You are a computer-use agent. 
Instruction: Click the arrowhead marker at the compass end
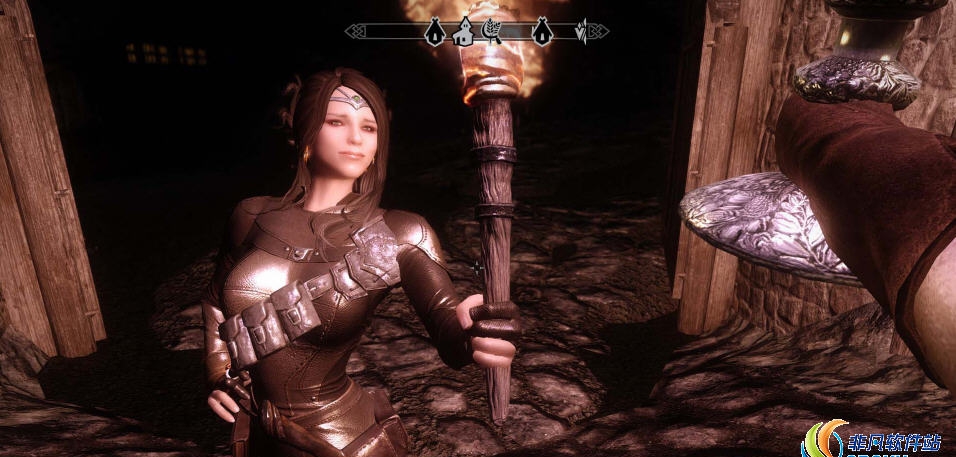[580, 32]
